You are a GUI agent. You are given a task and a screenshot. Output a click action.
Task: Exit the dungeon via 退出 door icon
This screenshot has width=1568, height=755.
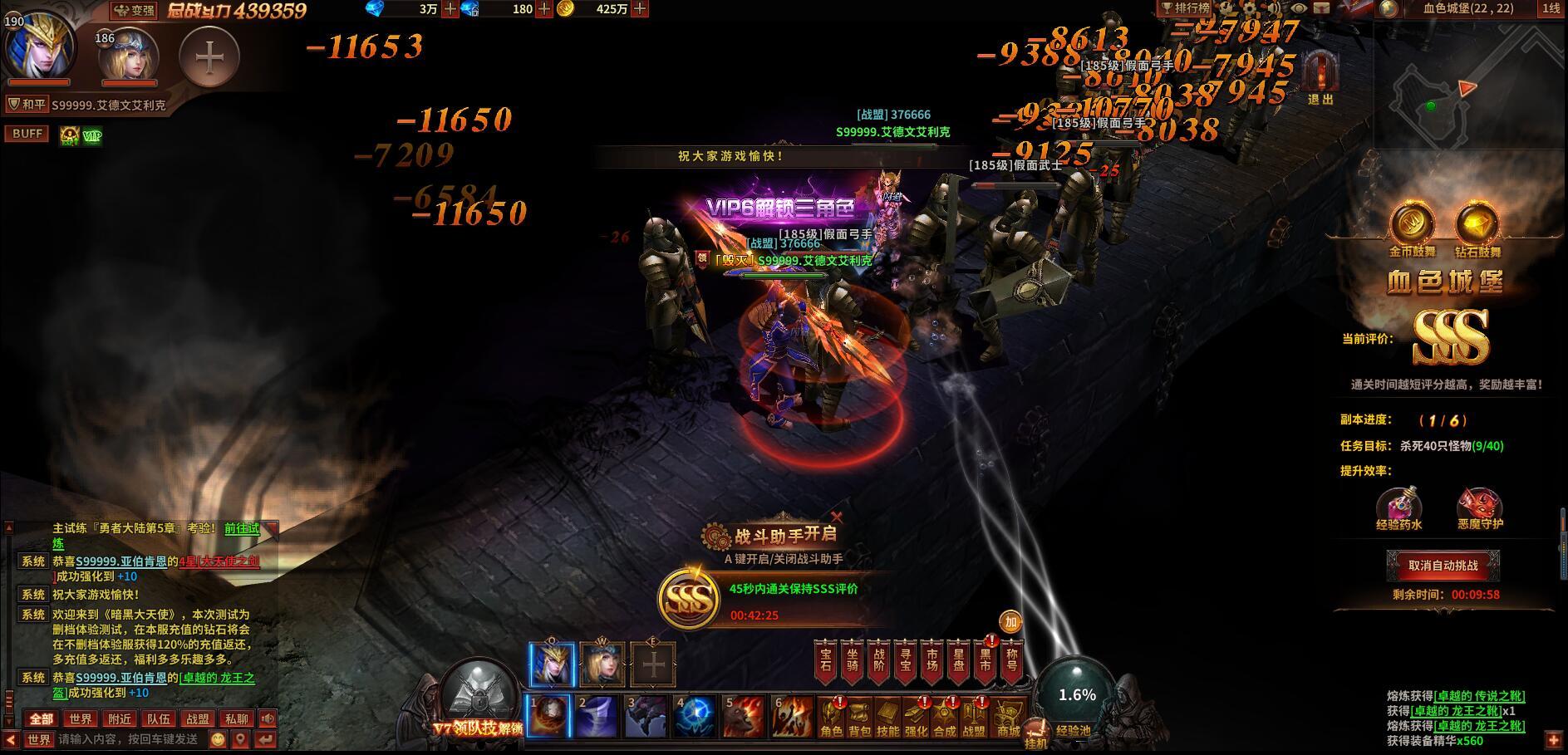coord(1320,76)
